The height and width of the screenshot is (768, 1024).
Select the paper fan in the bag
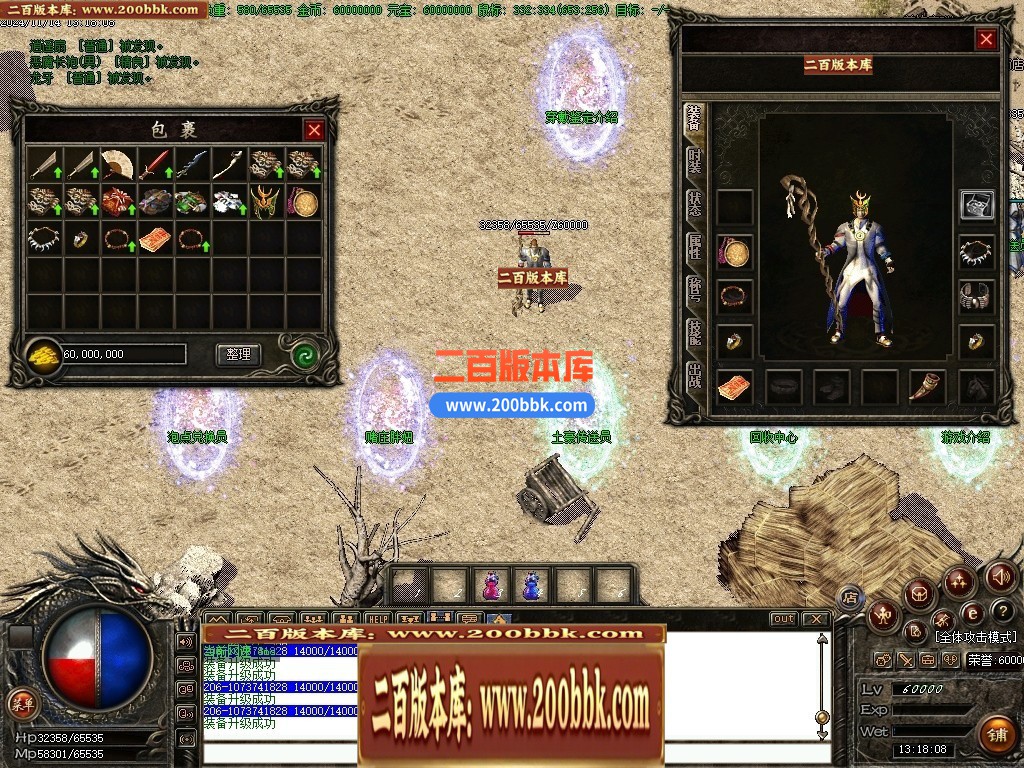(x=118, y=163)
